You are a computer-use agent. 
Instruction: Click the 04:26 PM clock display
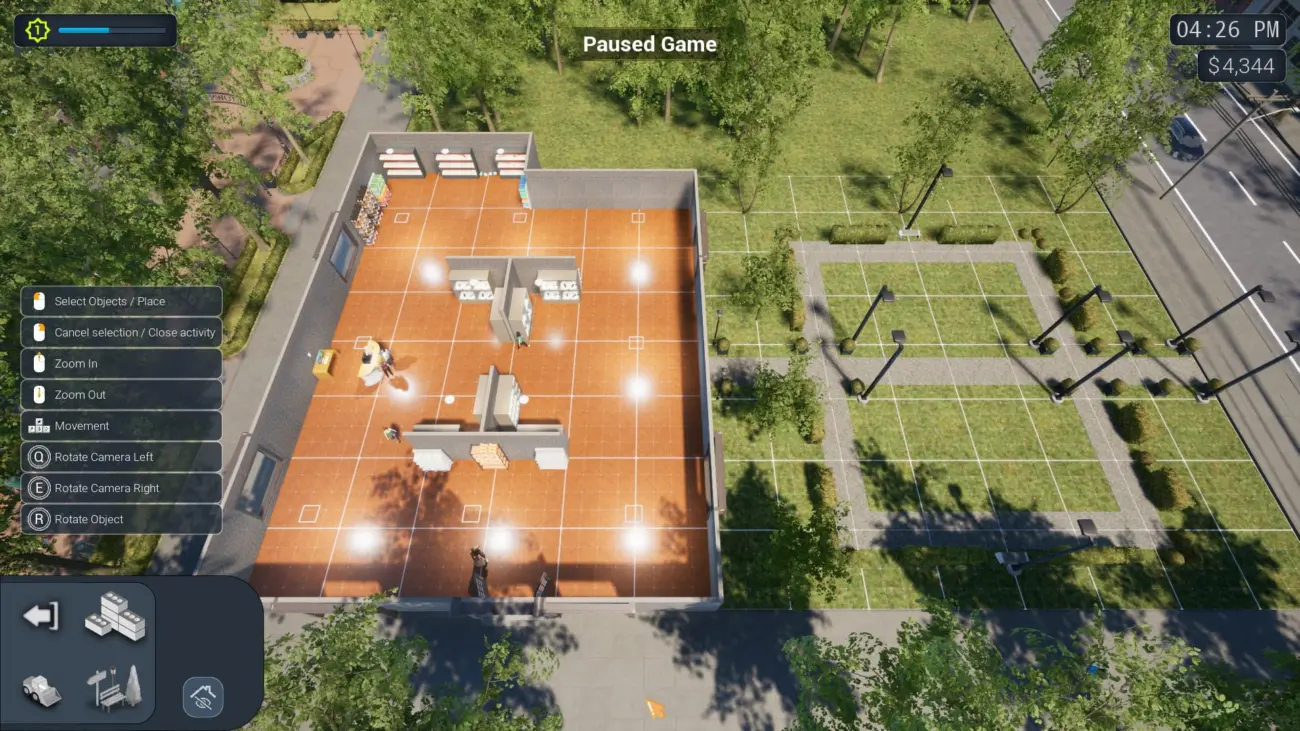(1228, 29)
